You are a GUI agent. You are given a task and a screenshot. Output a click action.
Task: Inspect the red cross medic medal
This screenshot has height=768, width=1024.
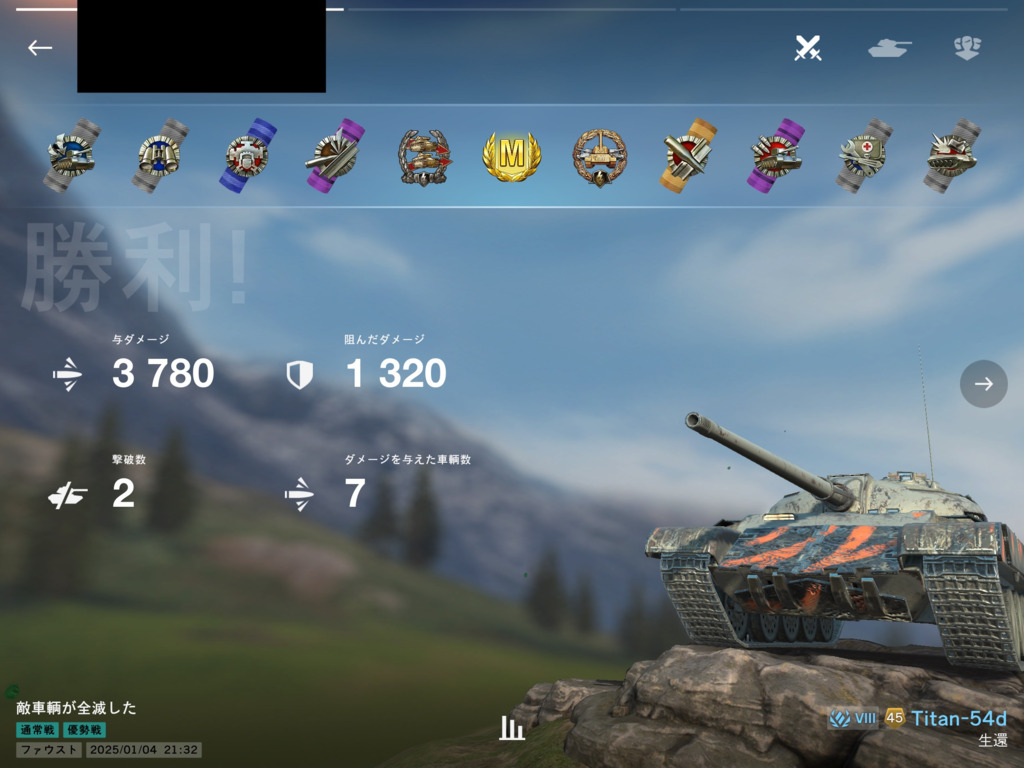[x=865, y=156]
